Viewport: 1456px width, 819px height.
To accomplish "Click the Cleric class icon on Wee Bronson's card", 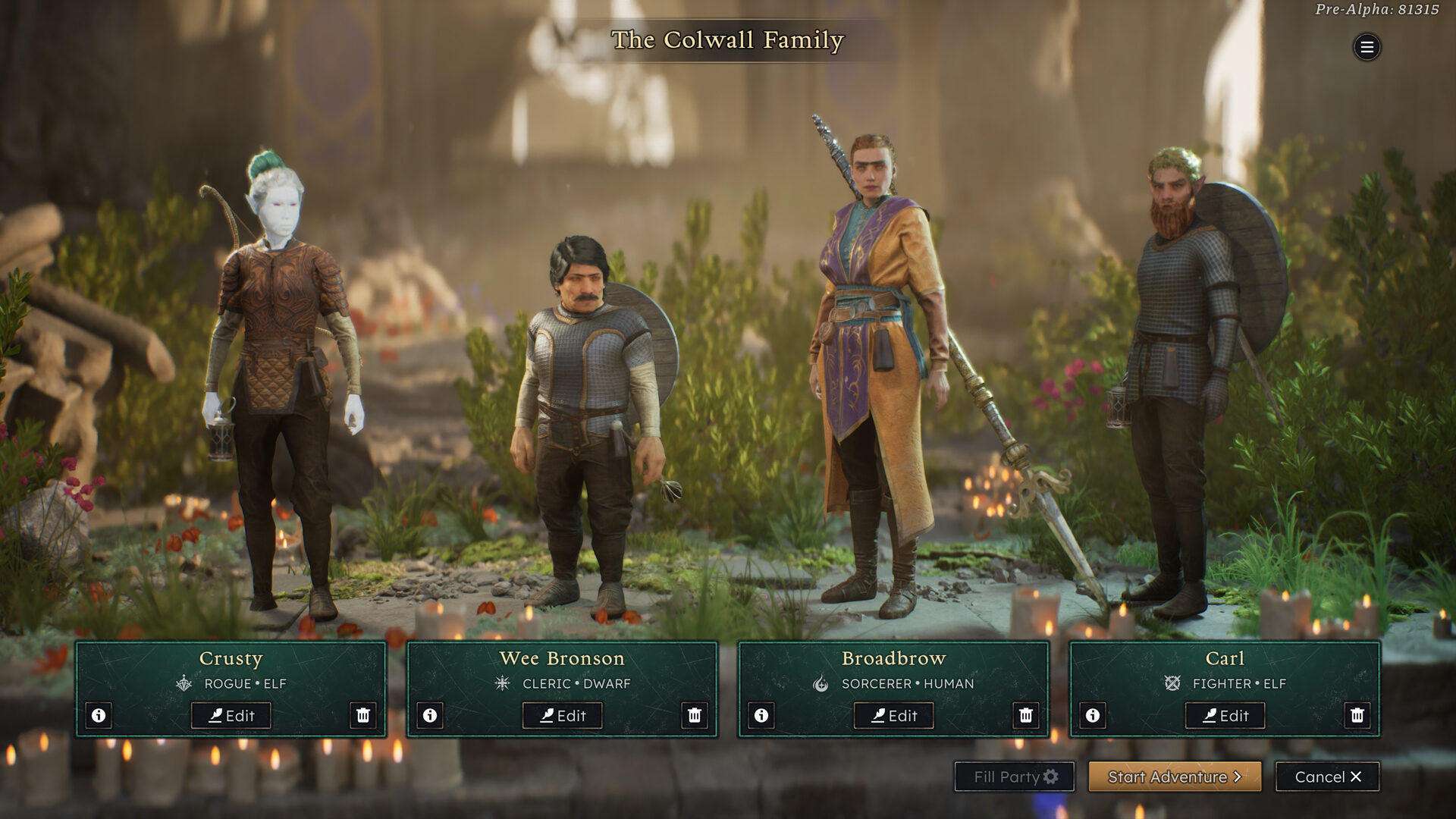I will click(x=502, y=683).
